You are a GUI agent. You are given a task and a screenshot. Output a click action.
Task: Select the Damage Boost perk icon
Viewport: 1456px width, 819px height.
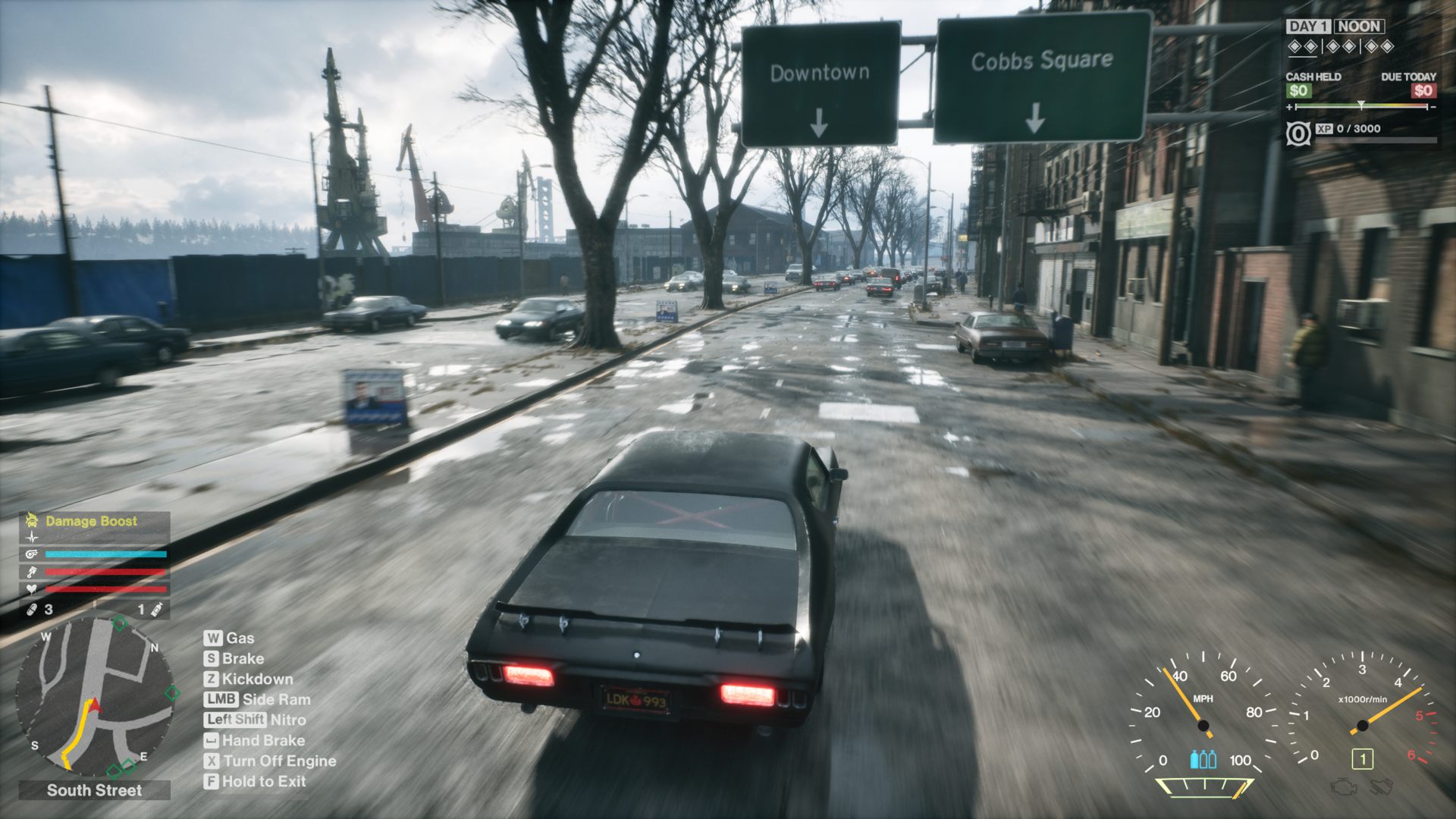[x=33, y=520]
